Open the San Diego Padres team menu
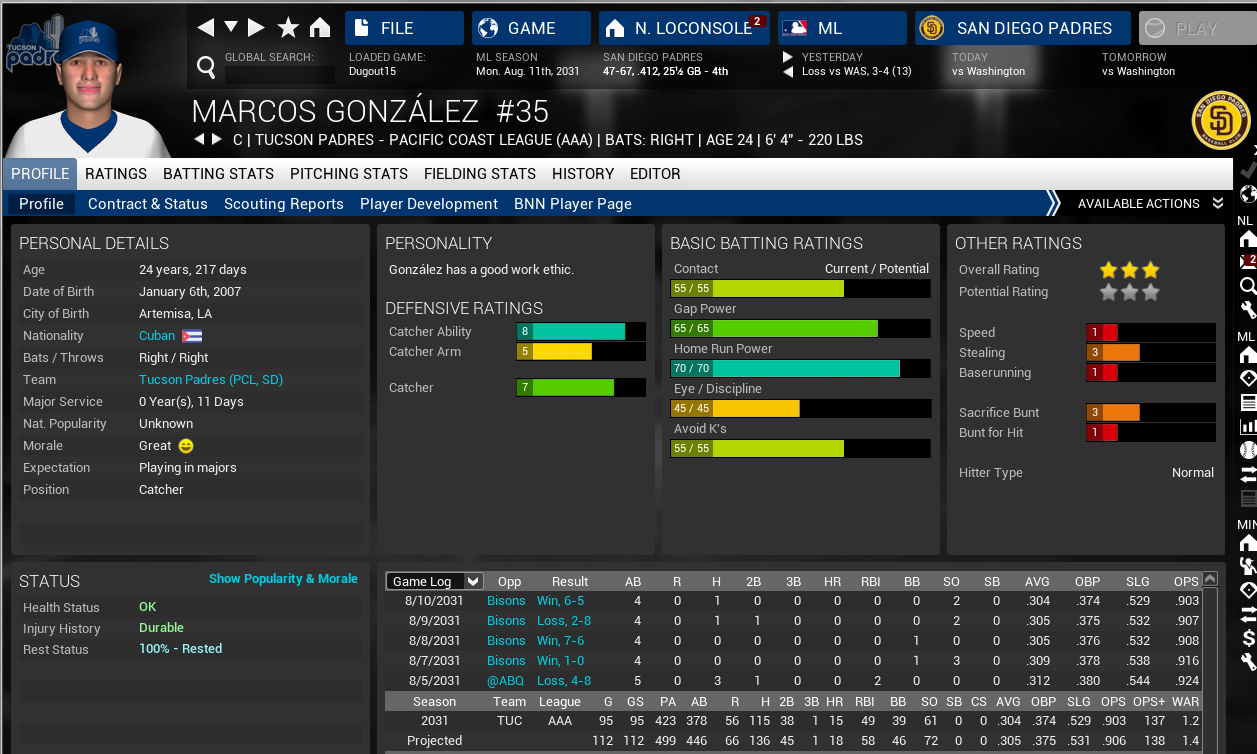The width and height of the screenshot is (1257, 754). click(1022, 28)
